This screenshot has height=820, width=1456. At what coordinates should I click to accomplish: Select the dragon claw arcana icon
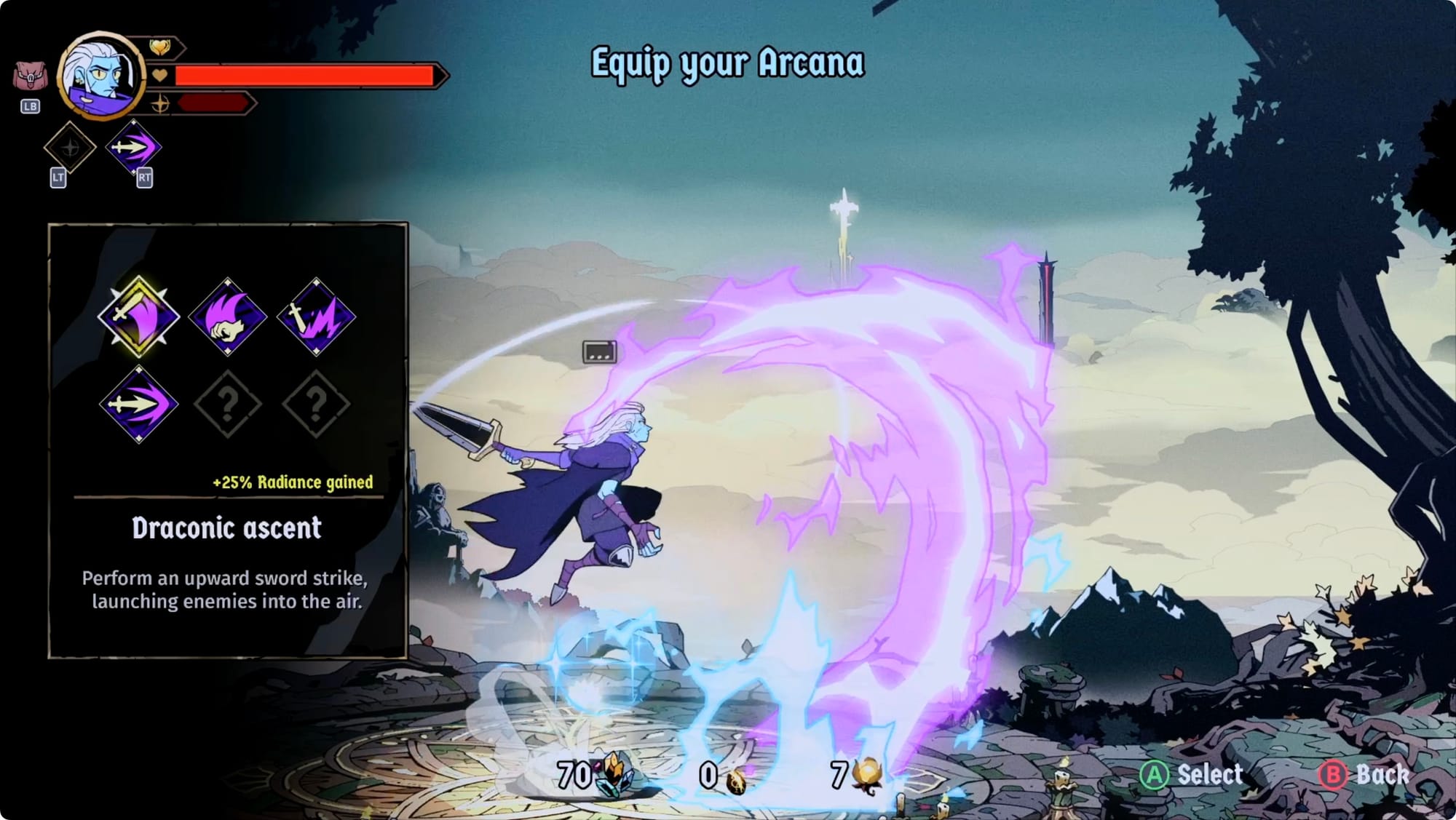click(227, 317)
